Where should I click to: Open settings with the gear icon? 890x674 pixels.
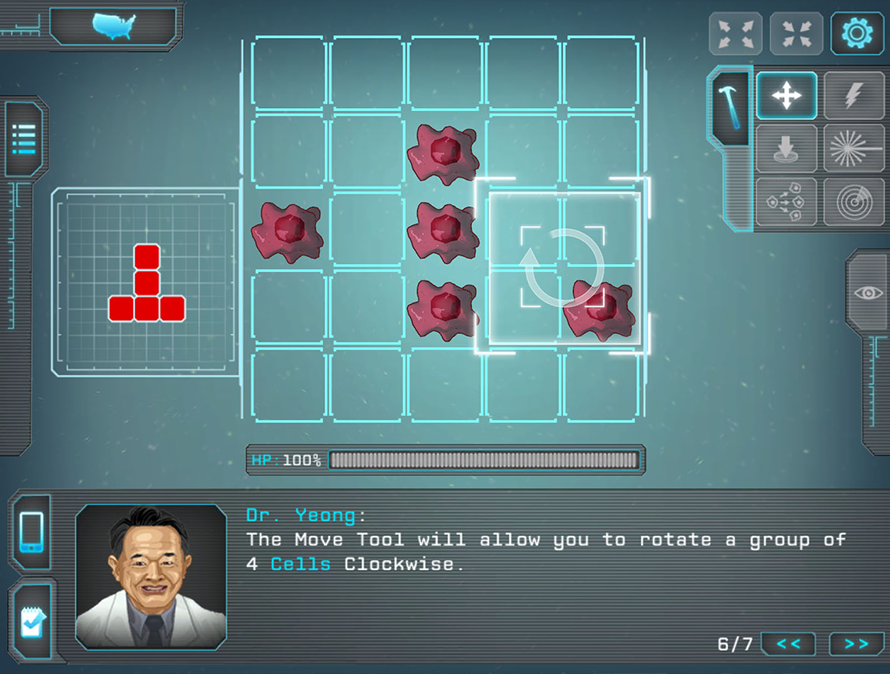click(857, 33)
